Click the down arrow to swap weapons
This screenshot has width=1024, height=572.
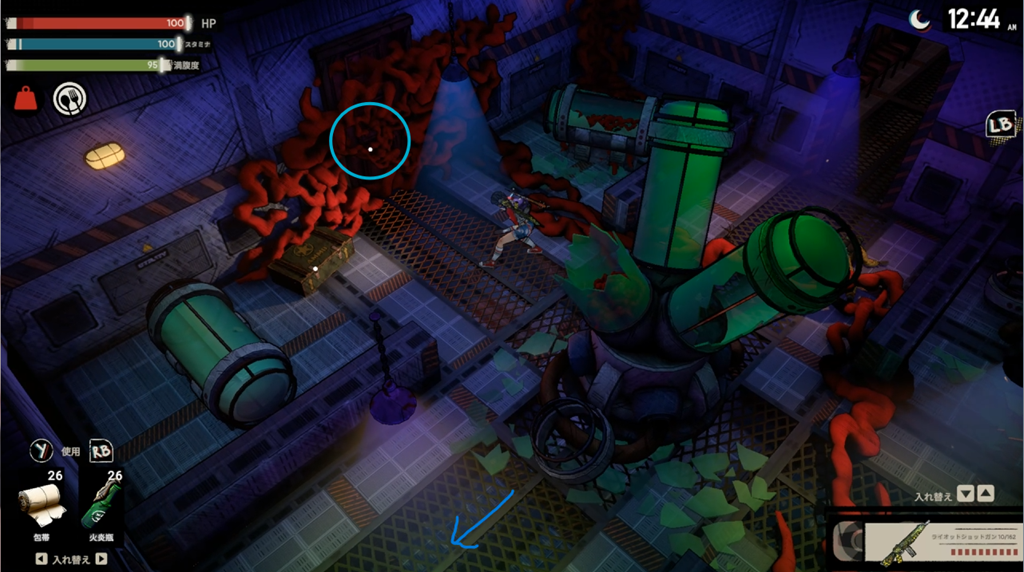click(966, 494)
